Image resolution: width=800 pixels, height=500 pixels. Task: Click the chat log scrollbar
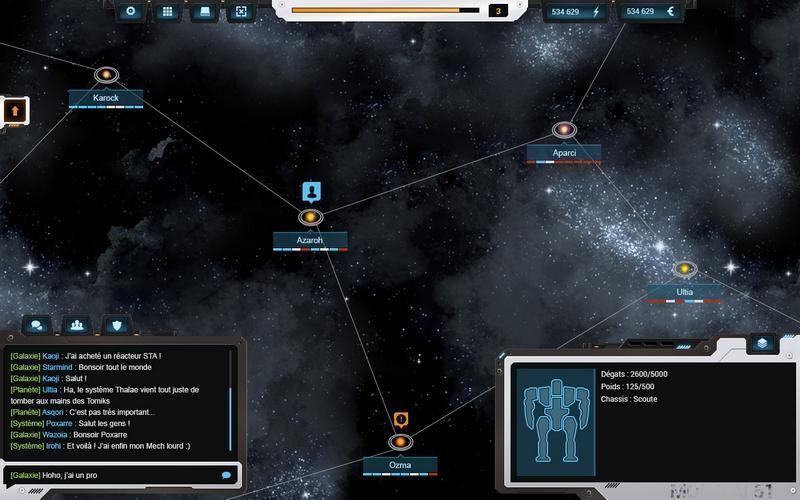click(231, 400)
